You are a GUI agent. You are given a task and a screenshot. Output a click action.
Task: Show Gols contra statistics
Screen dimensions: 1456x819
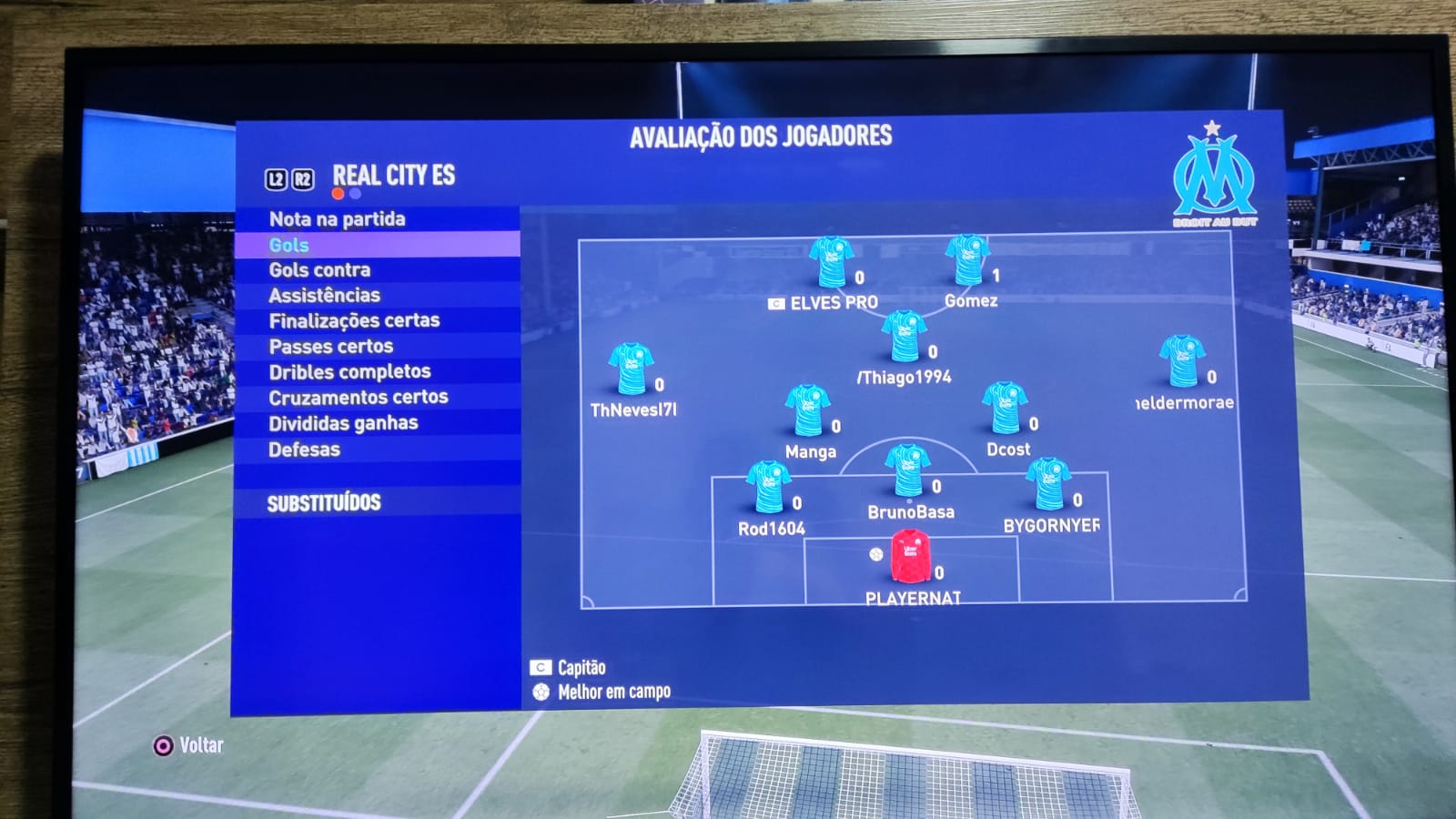pyautogui.click(x=319, y=270)
